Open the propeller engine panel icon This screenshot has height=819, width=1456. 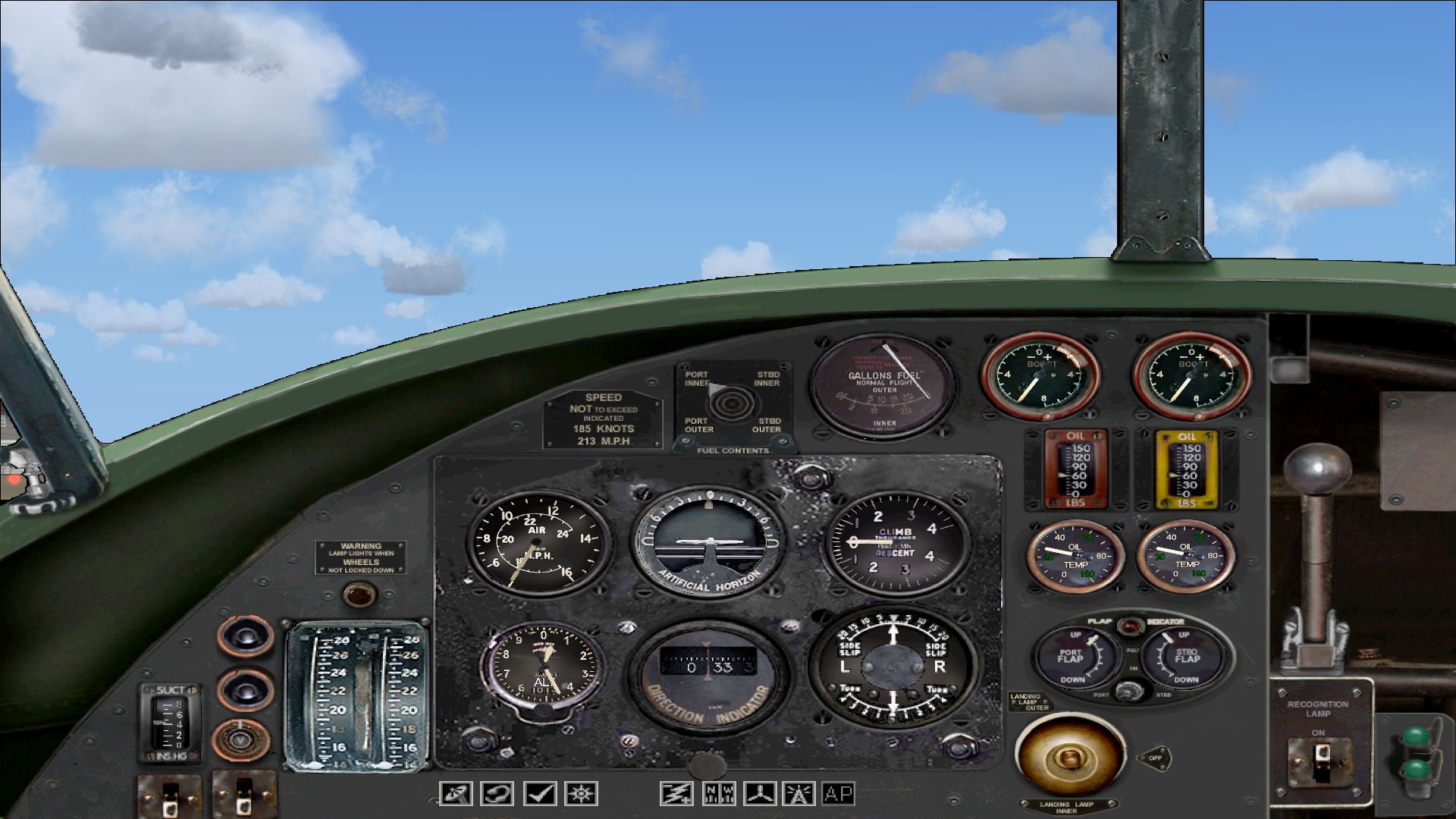pyautogui.click(x=760, y=794)
